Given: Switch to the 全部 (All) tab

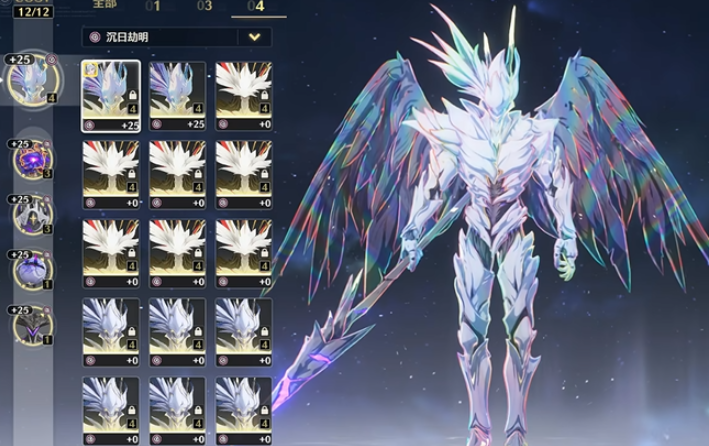Looking at the screenshot, I should 106,6.
